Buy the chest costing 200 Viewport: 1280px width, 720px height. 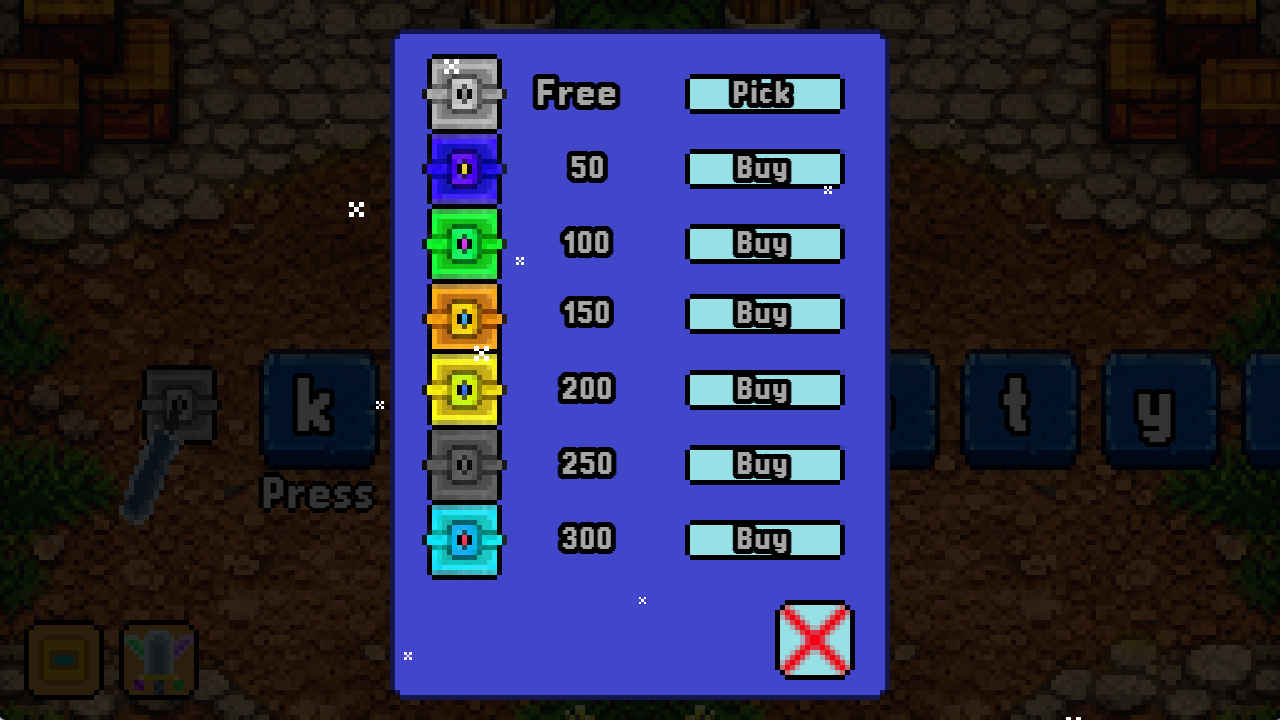[764, 389]
